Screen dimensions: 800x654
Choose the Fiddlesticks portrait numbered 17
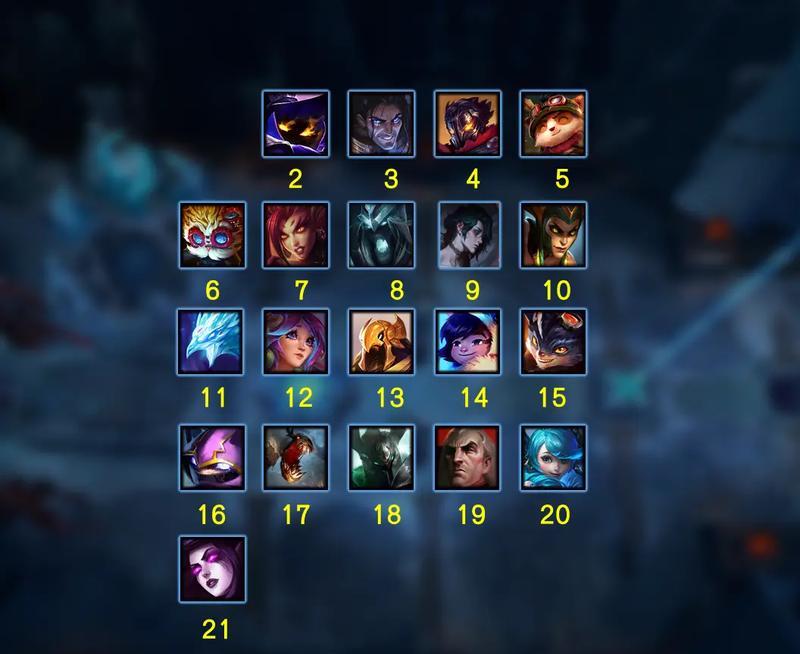pyautogui.click(x=295, y=458)
